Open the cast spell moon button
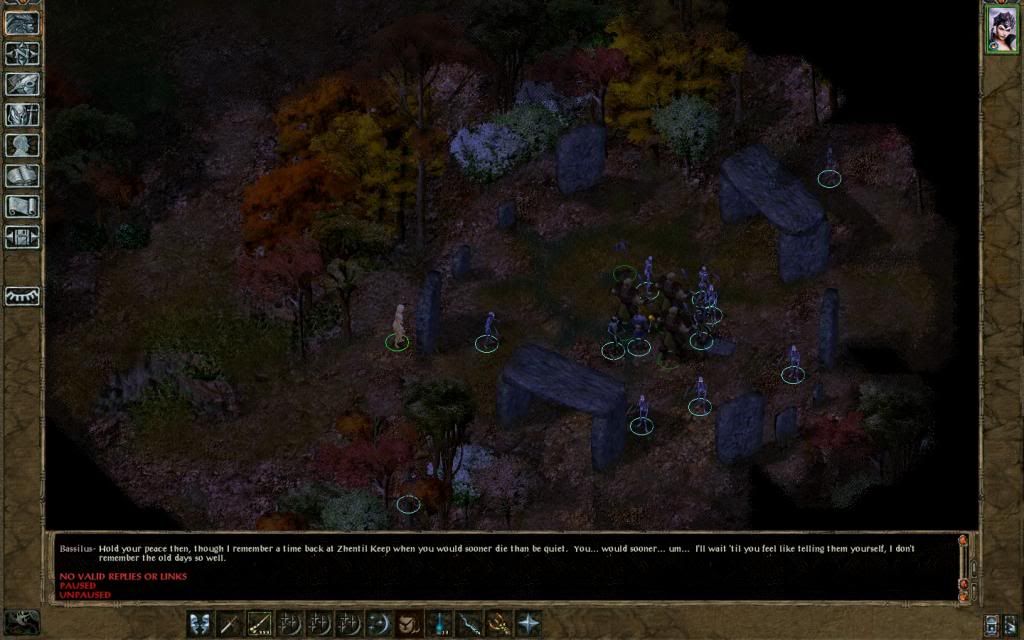 [x=379, y=623]
